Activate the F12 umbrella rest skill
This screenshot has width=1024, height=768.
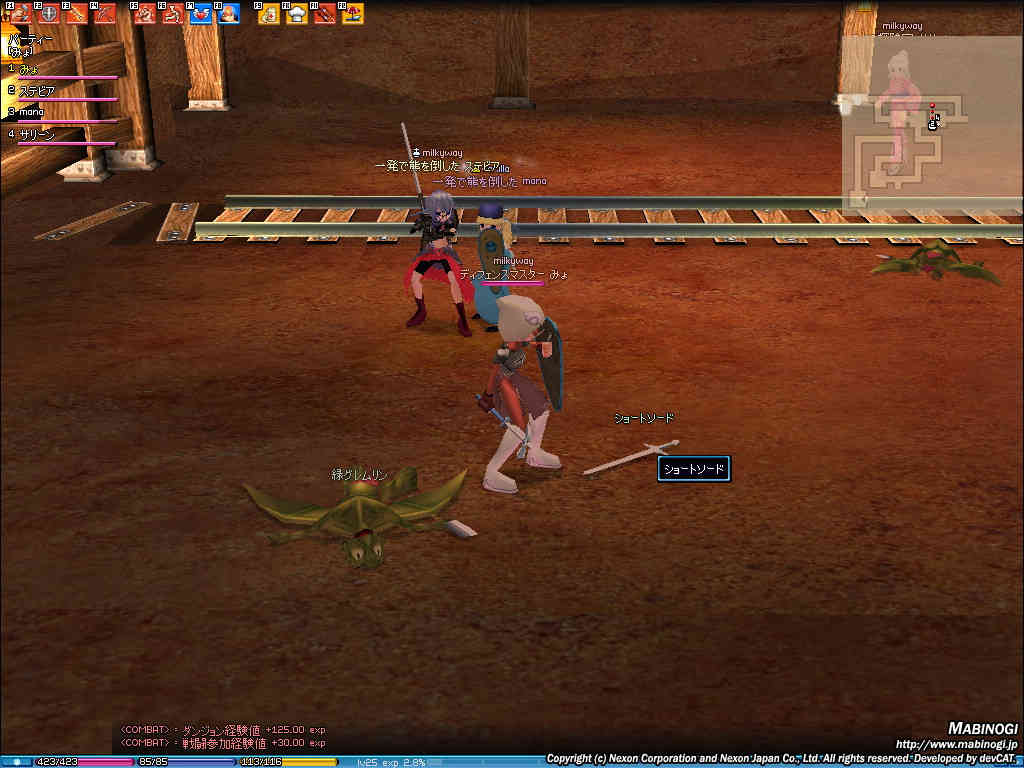353,14
